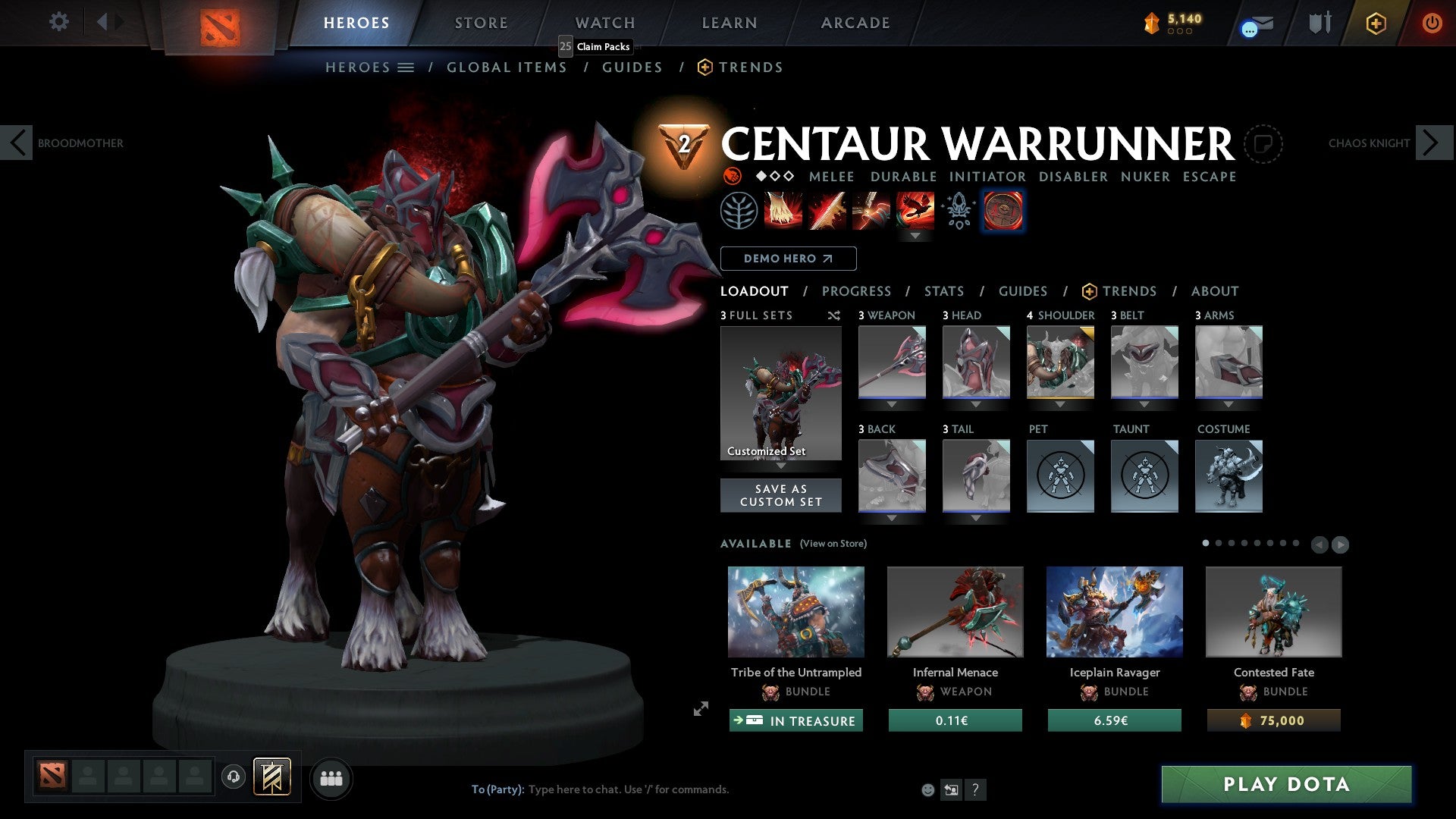Viewport: 1456px width, 819px height.
Task: Expand the WEAPON slot dropdown arrow
Action: (891, 404)
